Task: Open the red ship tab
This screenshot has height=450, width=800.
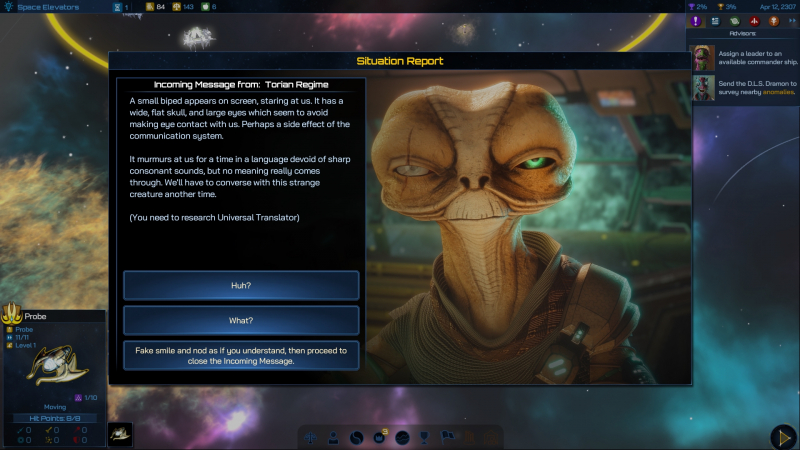Action: (x=754, y=21)
